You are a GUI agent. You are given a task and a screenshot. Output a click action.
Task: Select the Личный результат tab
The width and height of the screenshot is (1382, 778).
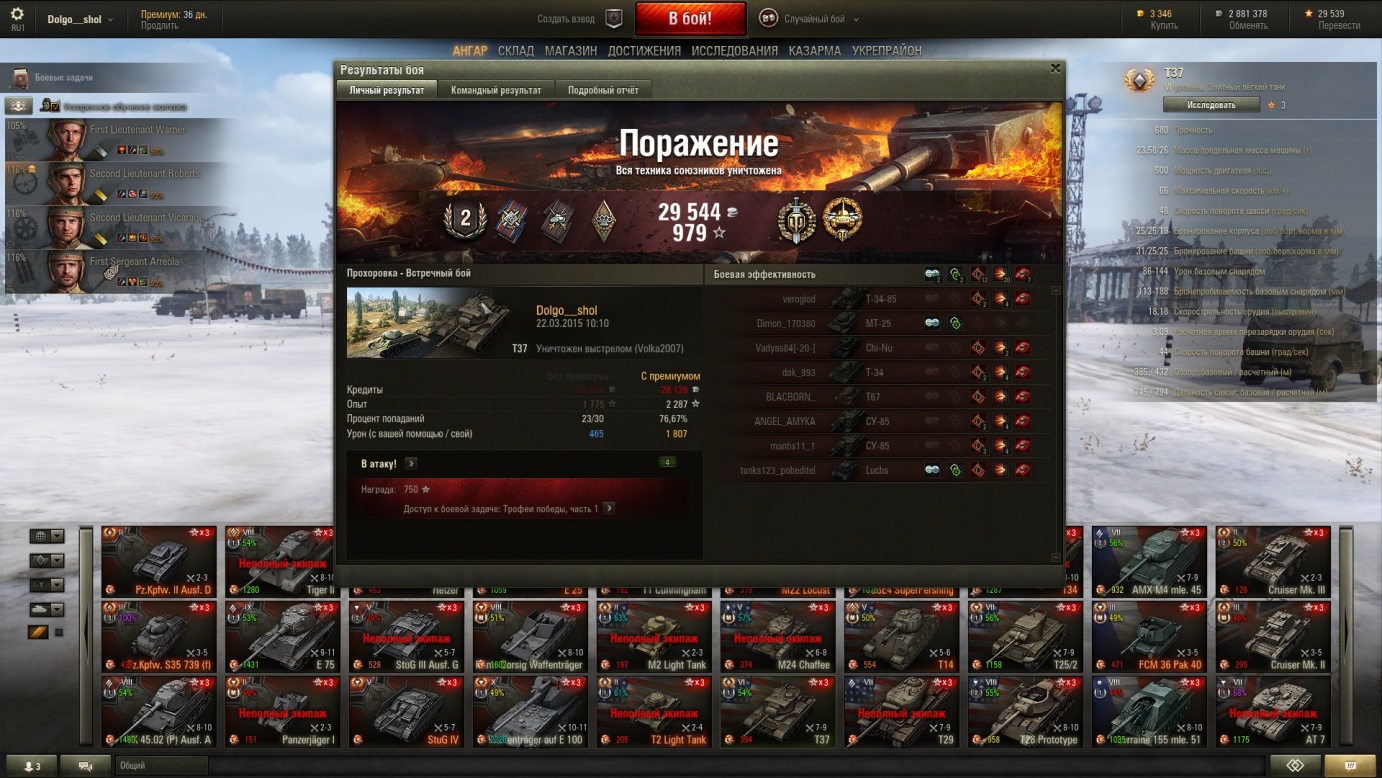(386, 90)
